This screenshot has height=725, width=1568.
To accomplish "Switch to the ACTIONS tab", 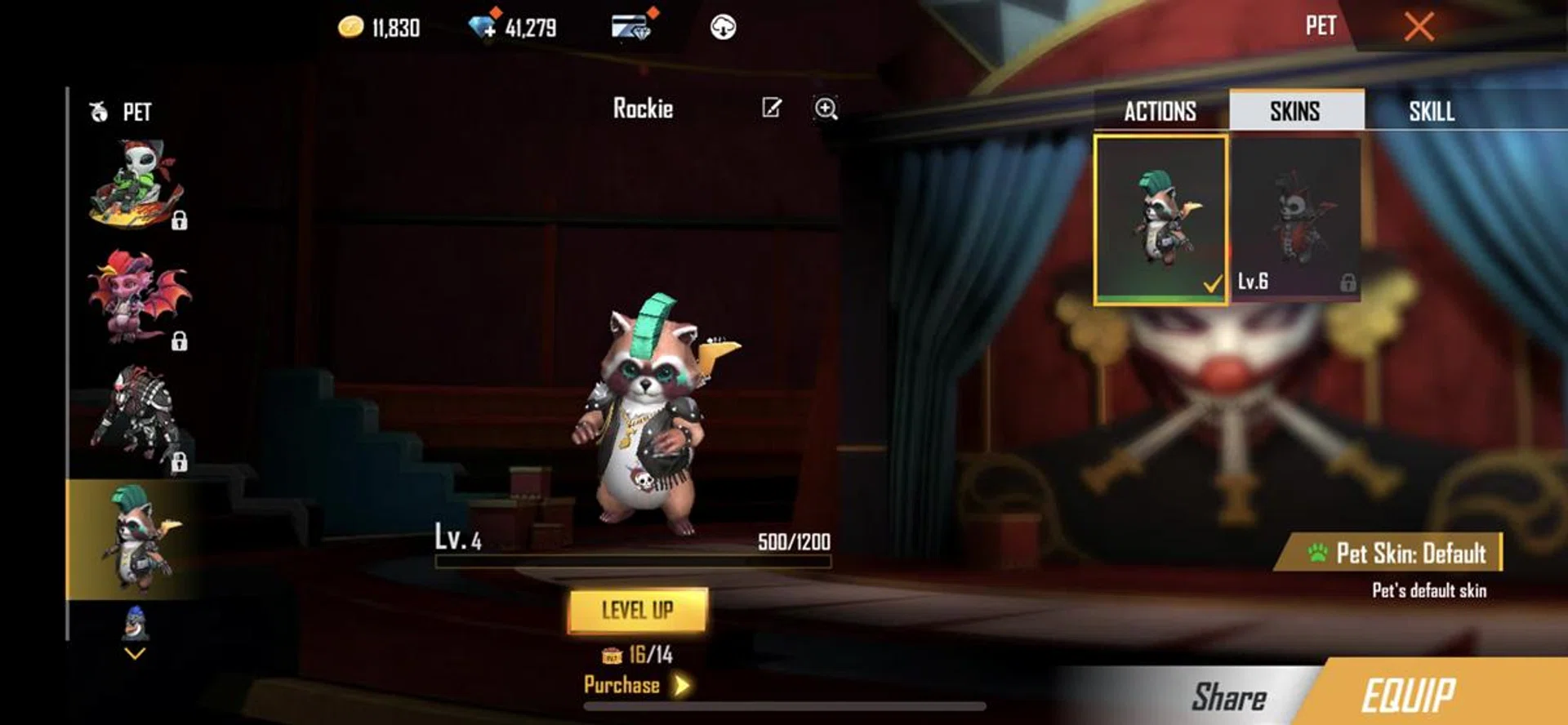I will (1158, 112).
